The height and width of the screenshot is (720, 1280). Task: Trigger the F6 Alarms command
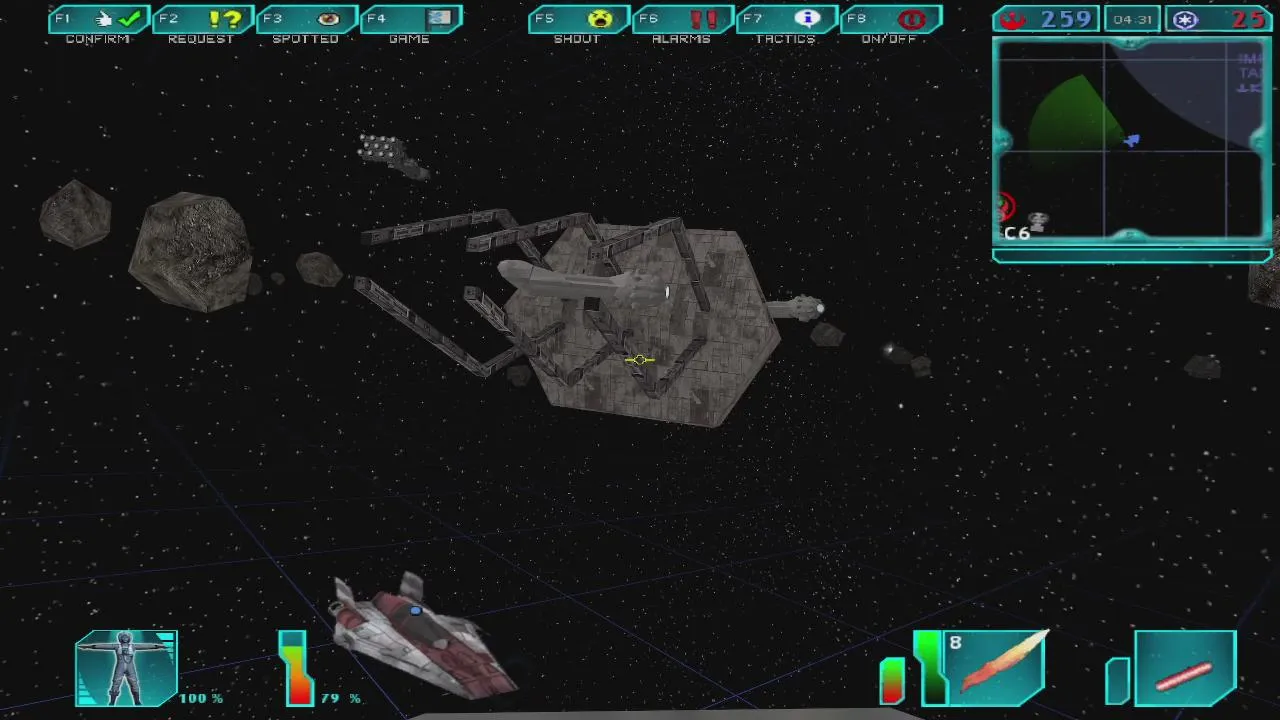(684, 20)
